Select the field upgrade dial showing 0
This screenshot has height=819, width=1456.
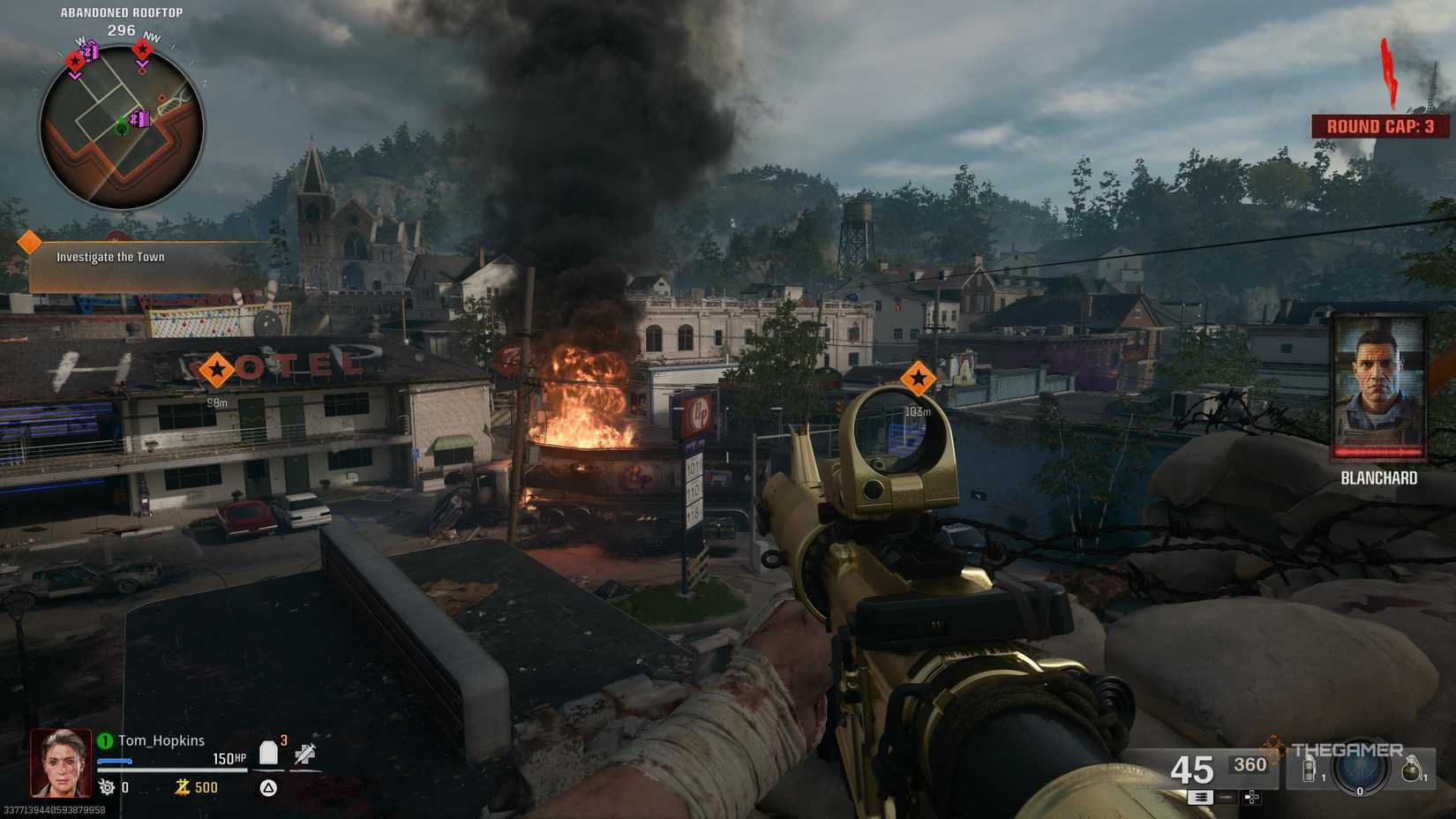(x=1359, y=772)
